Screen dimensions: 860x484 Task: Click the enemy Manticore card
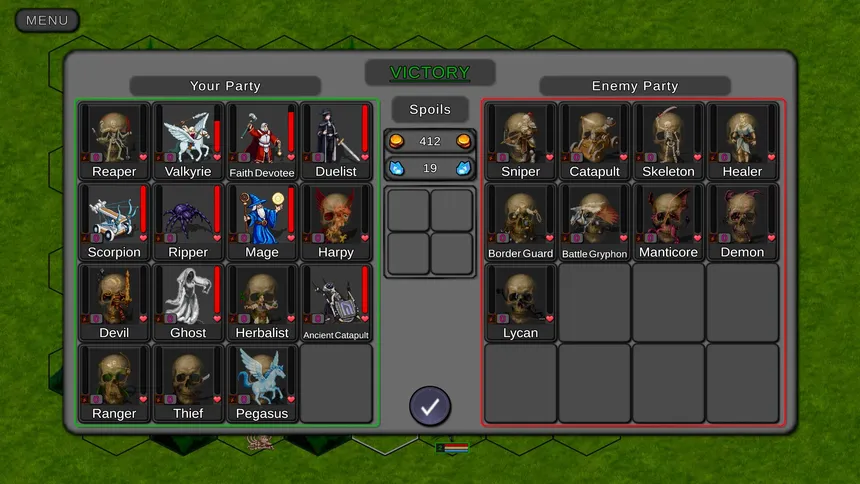pos(669,222)
